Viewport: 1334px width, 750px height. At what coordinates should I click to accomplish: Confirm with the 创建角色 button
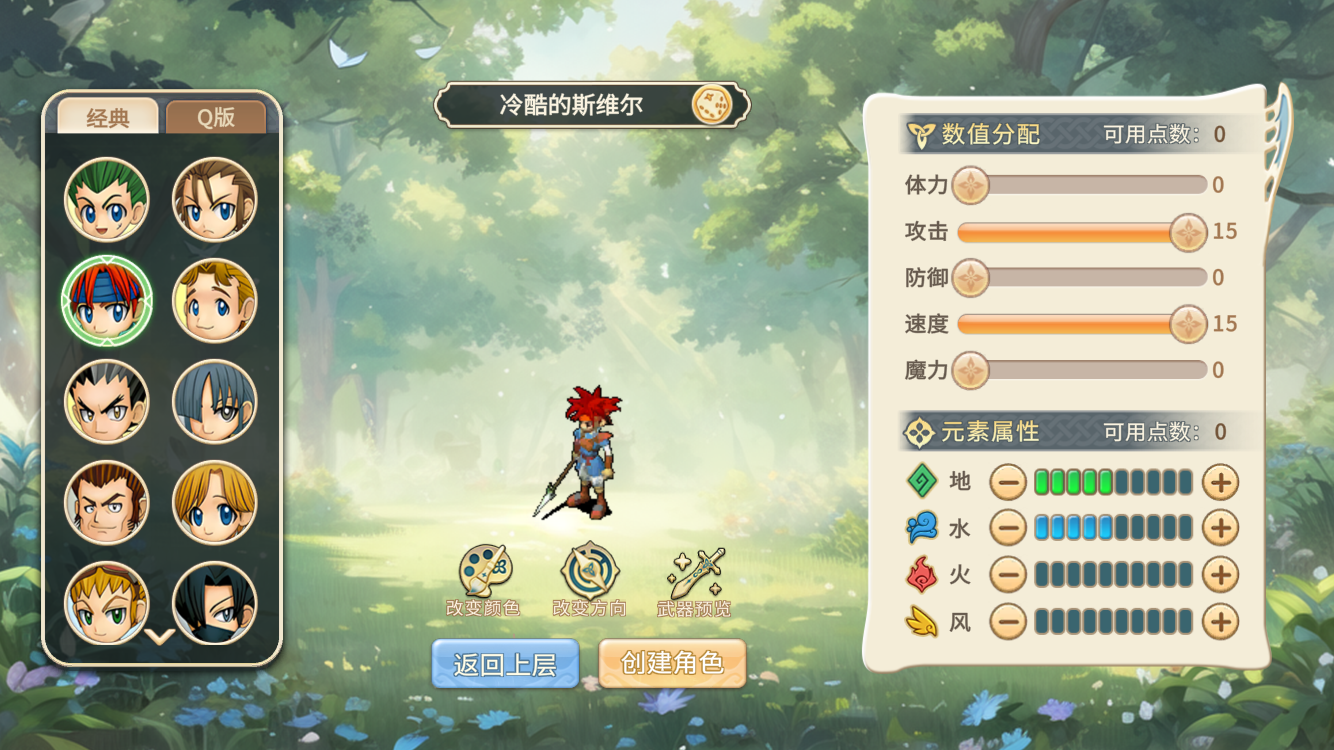(x=672, y=663)
